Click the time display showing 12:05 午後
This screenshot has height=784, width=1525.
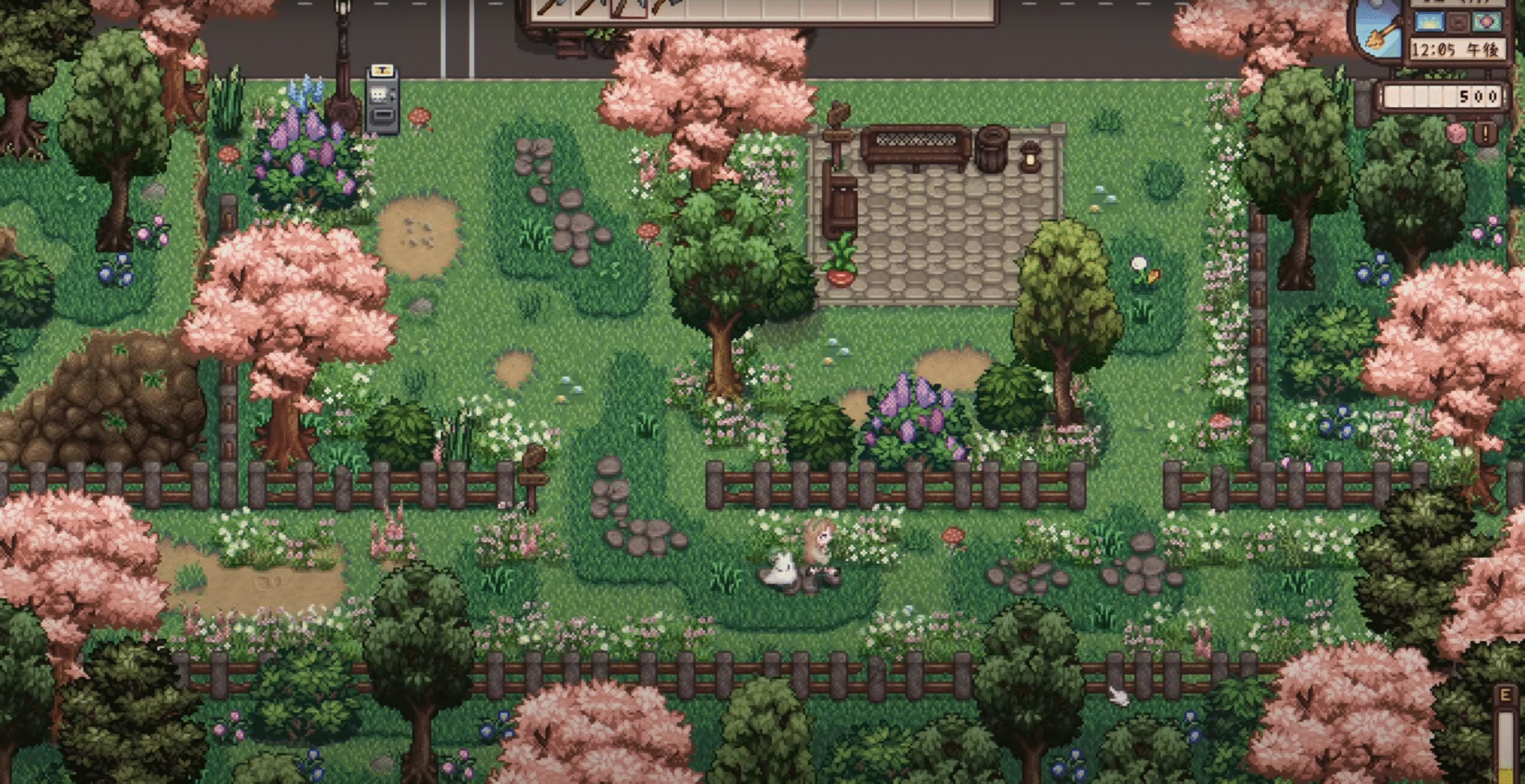coord(1458,49)
